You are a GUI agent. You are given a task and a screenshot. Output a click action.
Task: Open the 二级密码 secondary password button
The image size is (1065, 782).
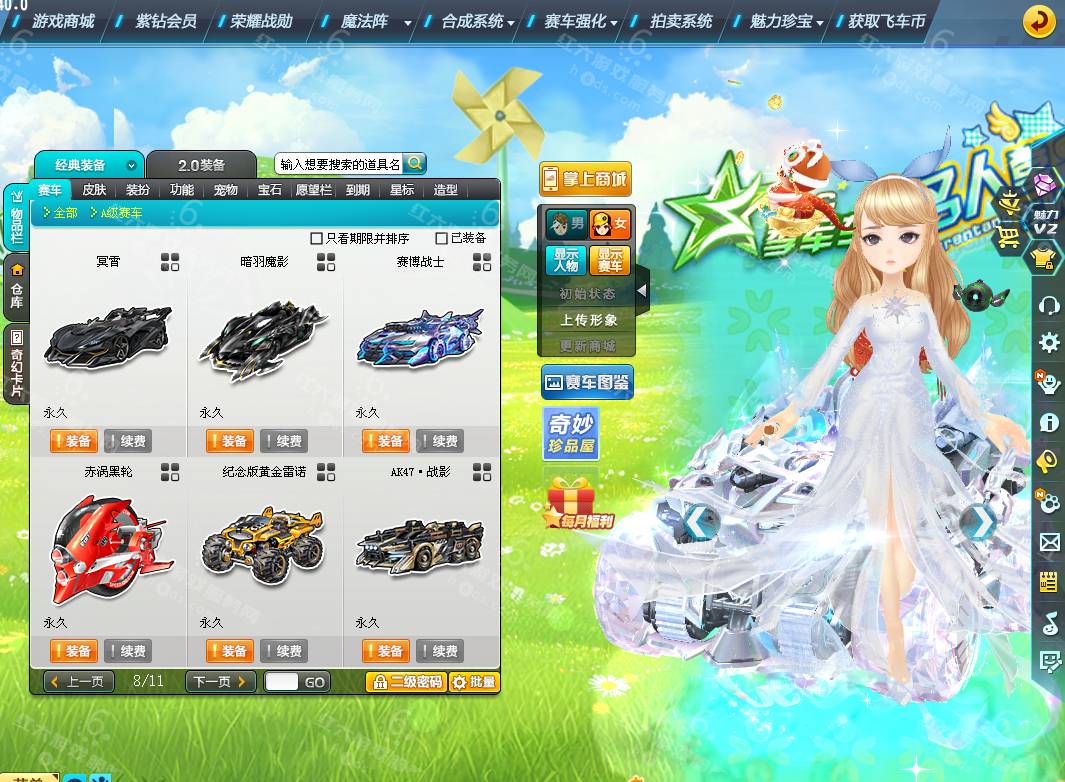(x=405, y=682)
